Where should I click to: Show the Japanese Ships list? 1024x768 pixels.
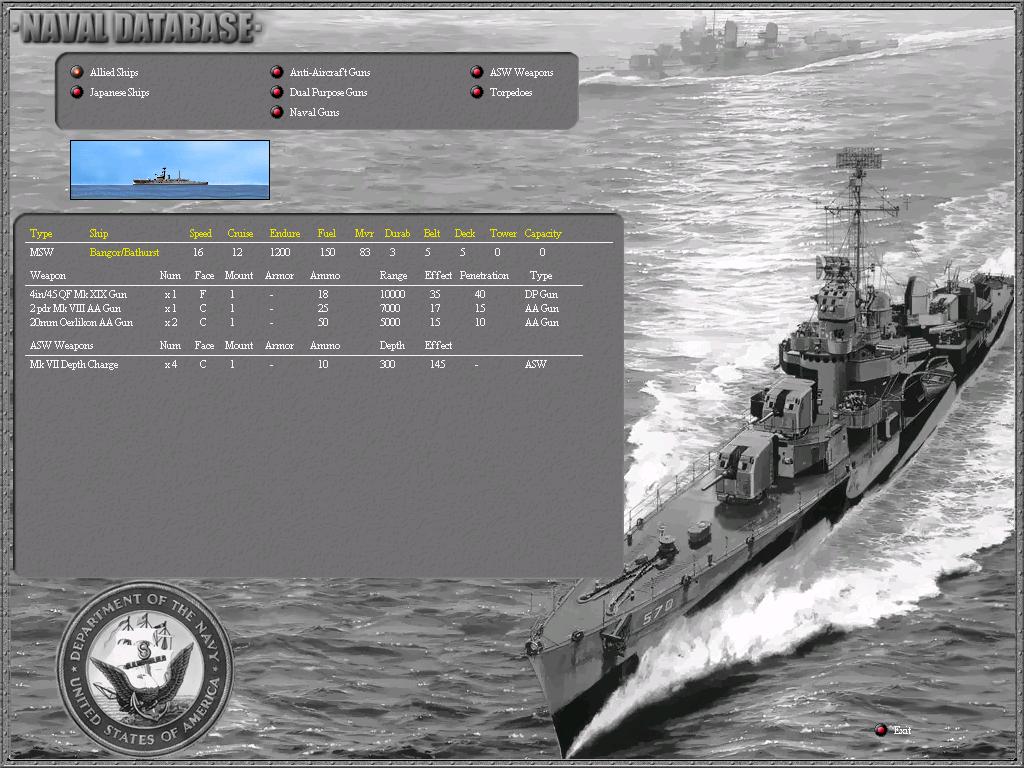coord(77,92)
